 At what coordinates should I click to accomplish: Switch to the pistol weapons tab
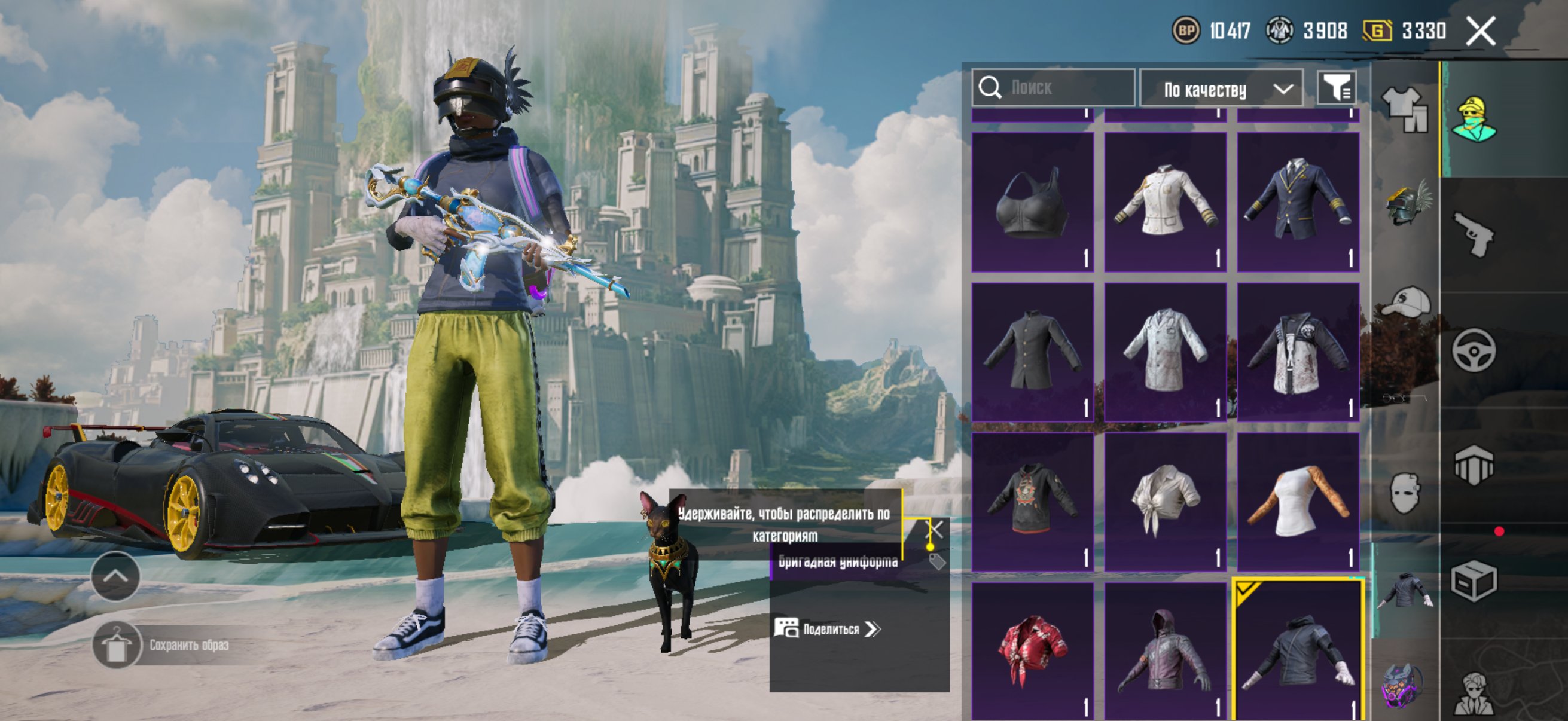point(1473,234)
